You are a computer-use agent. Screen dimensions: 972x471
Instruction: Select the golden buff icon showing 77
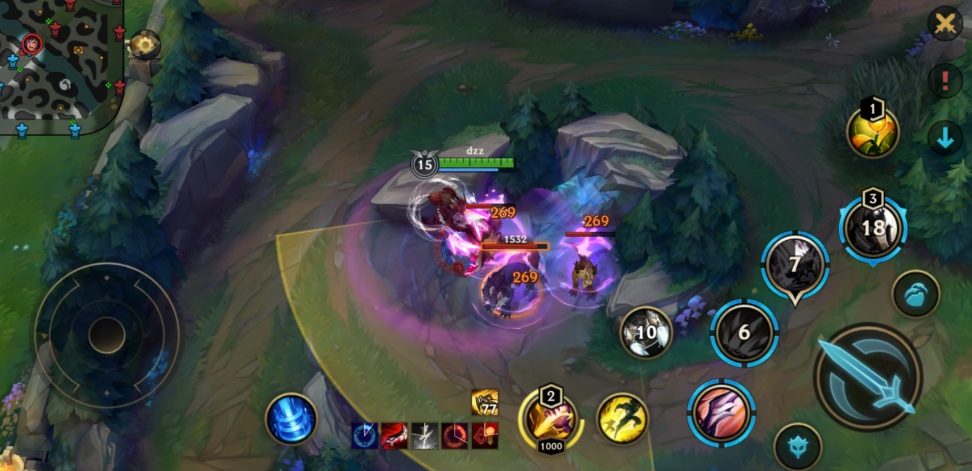coord(486,402)
